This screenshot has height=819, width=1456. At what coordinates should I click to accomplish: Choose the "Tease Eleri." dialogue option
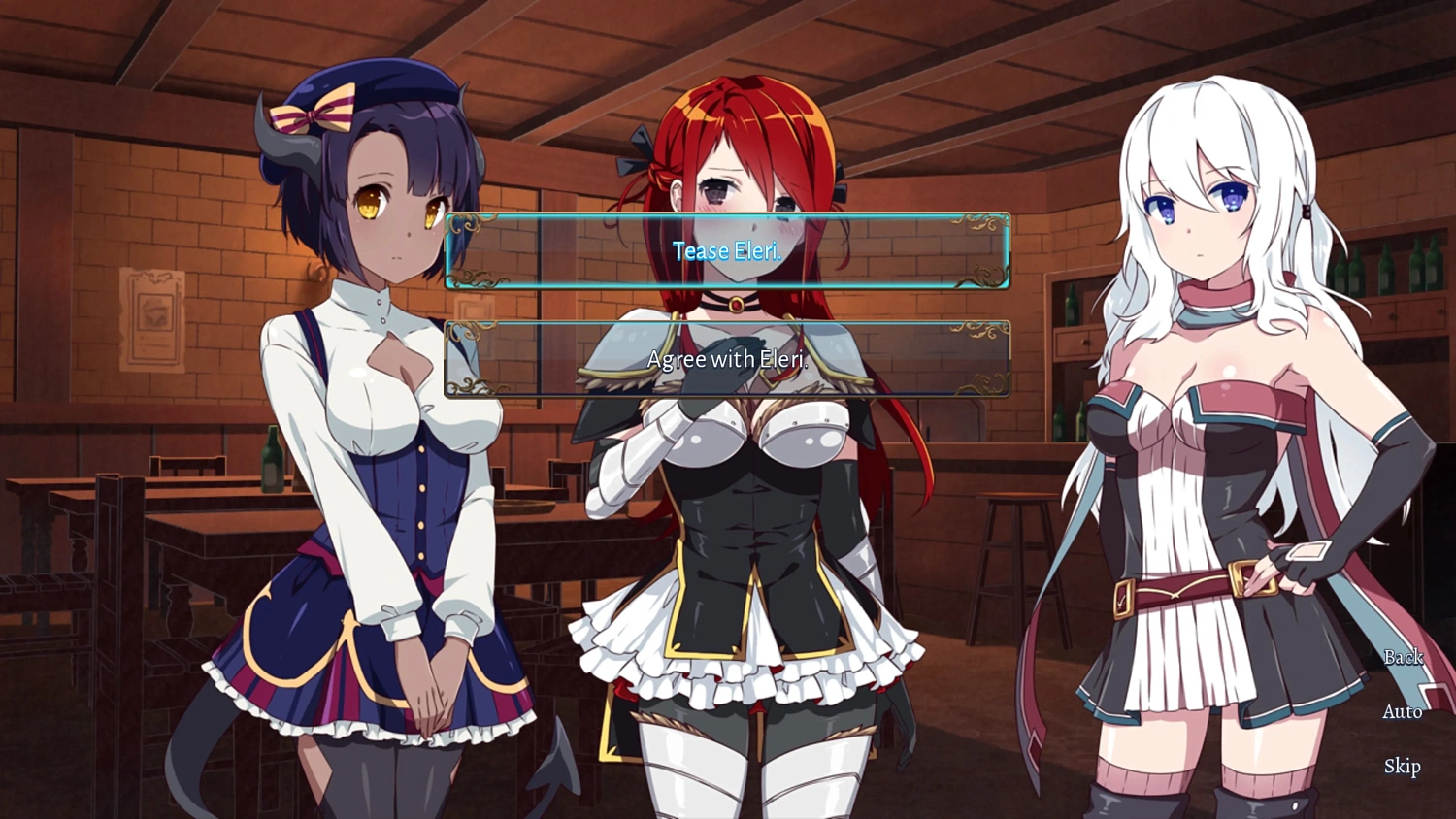pos(728,251)
